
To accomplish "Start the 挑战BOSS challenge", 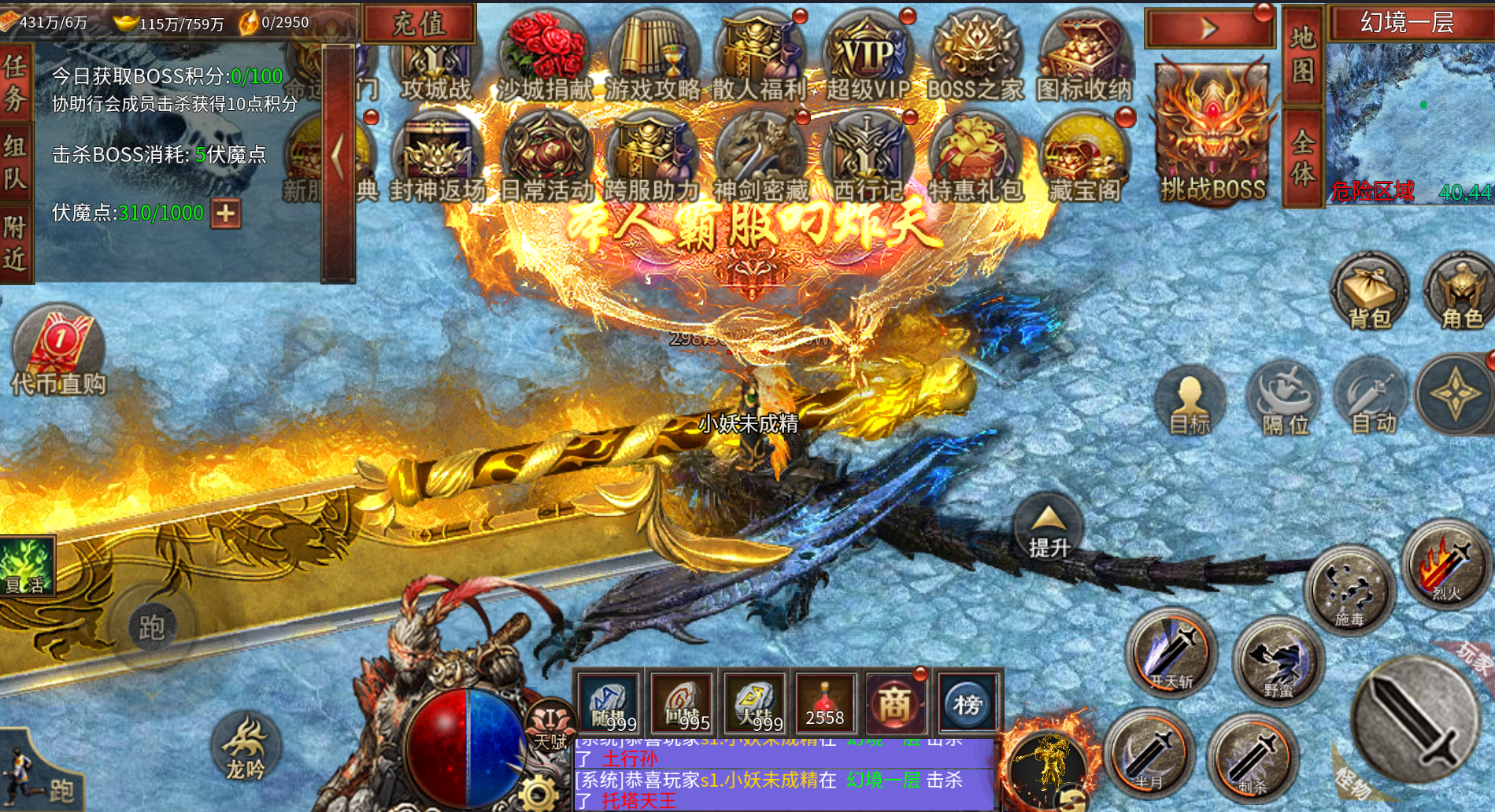I will tap(1212, 135).
